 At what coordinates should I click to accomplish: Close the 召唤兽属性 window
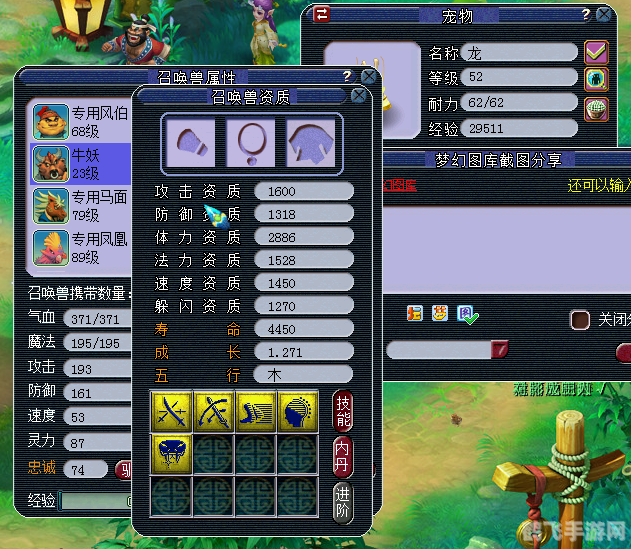tap(369, 76)
